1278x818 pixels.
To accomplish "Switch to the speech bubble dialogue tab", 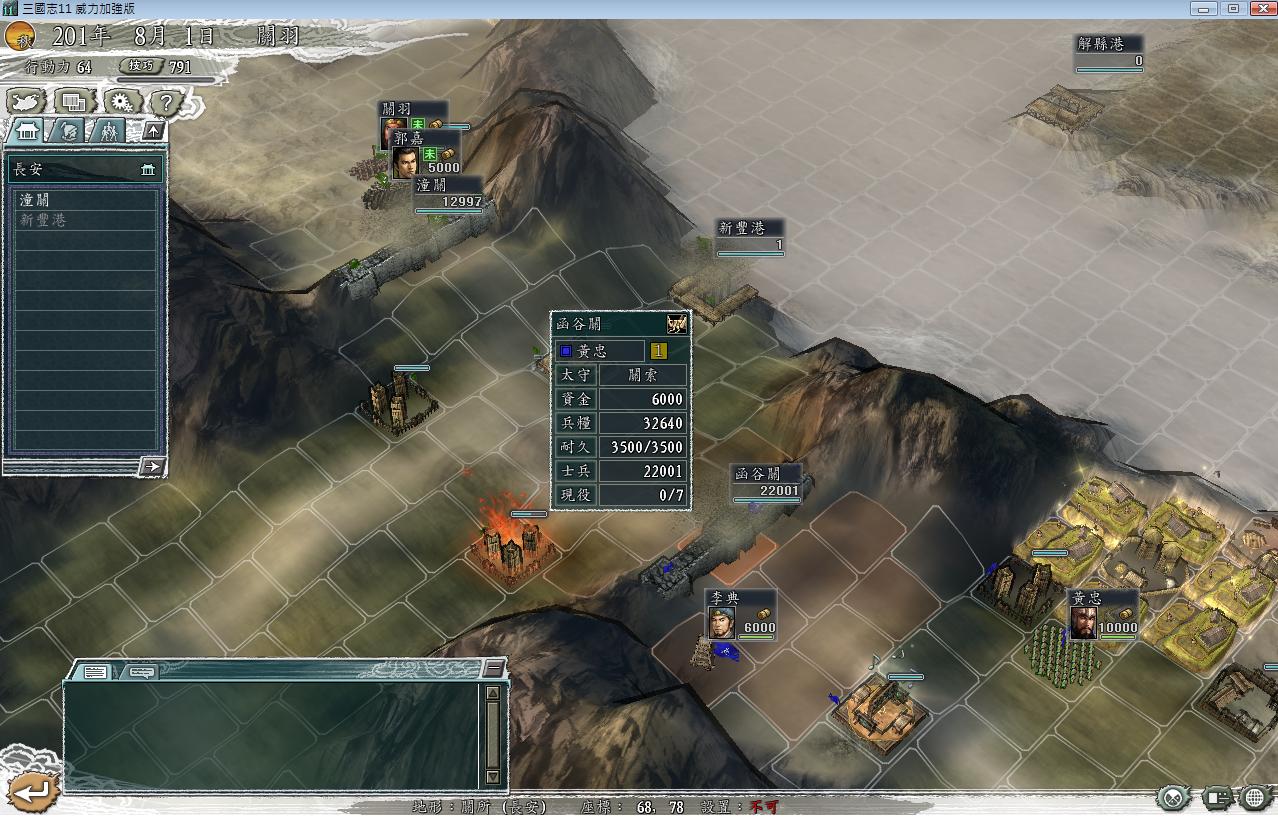I will click(x=140, y=672).
